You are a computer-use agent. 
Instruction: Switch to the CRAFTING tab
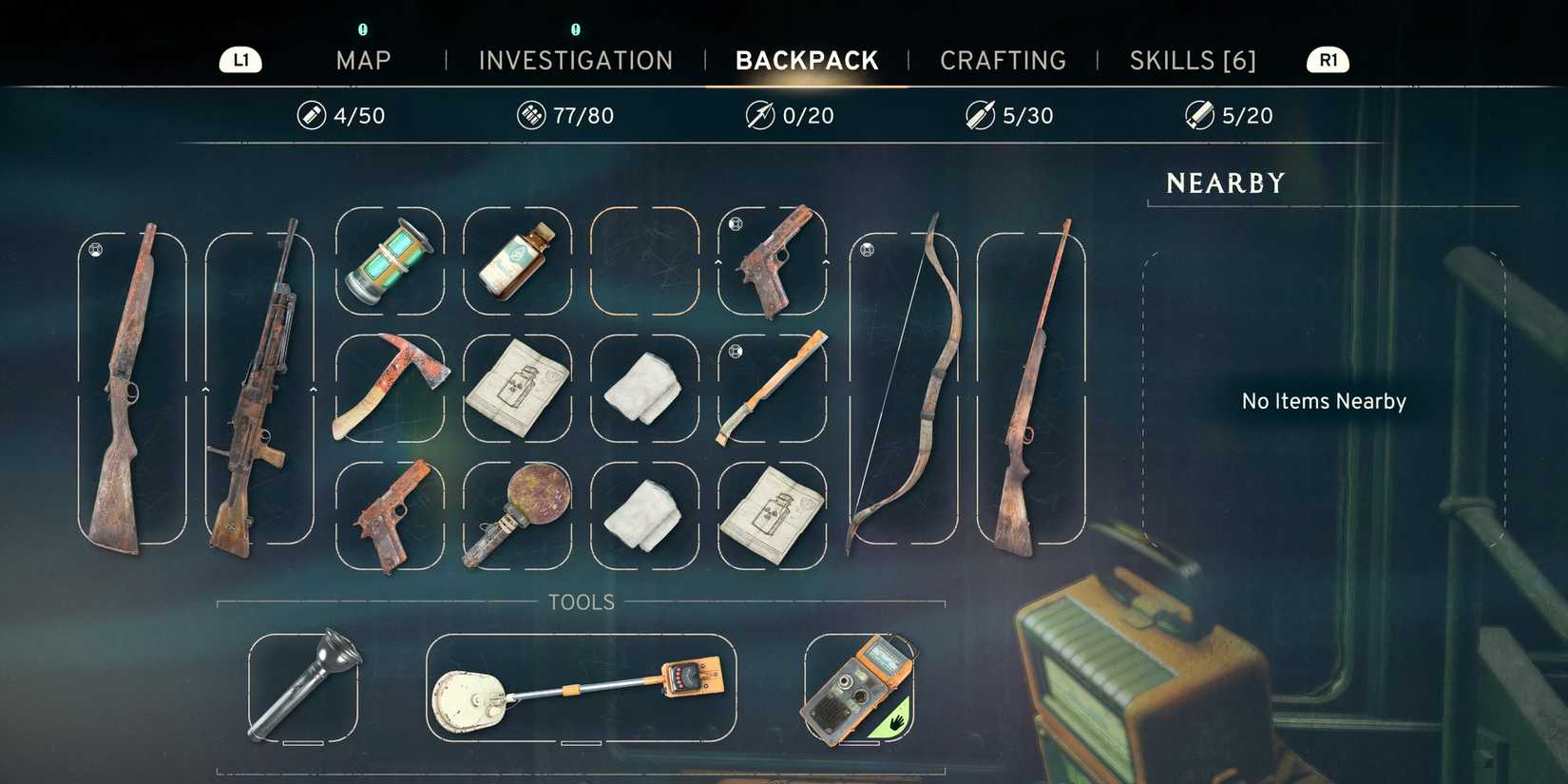(x=1003, y=60)
